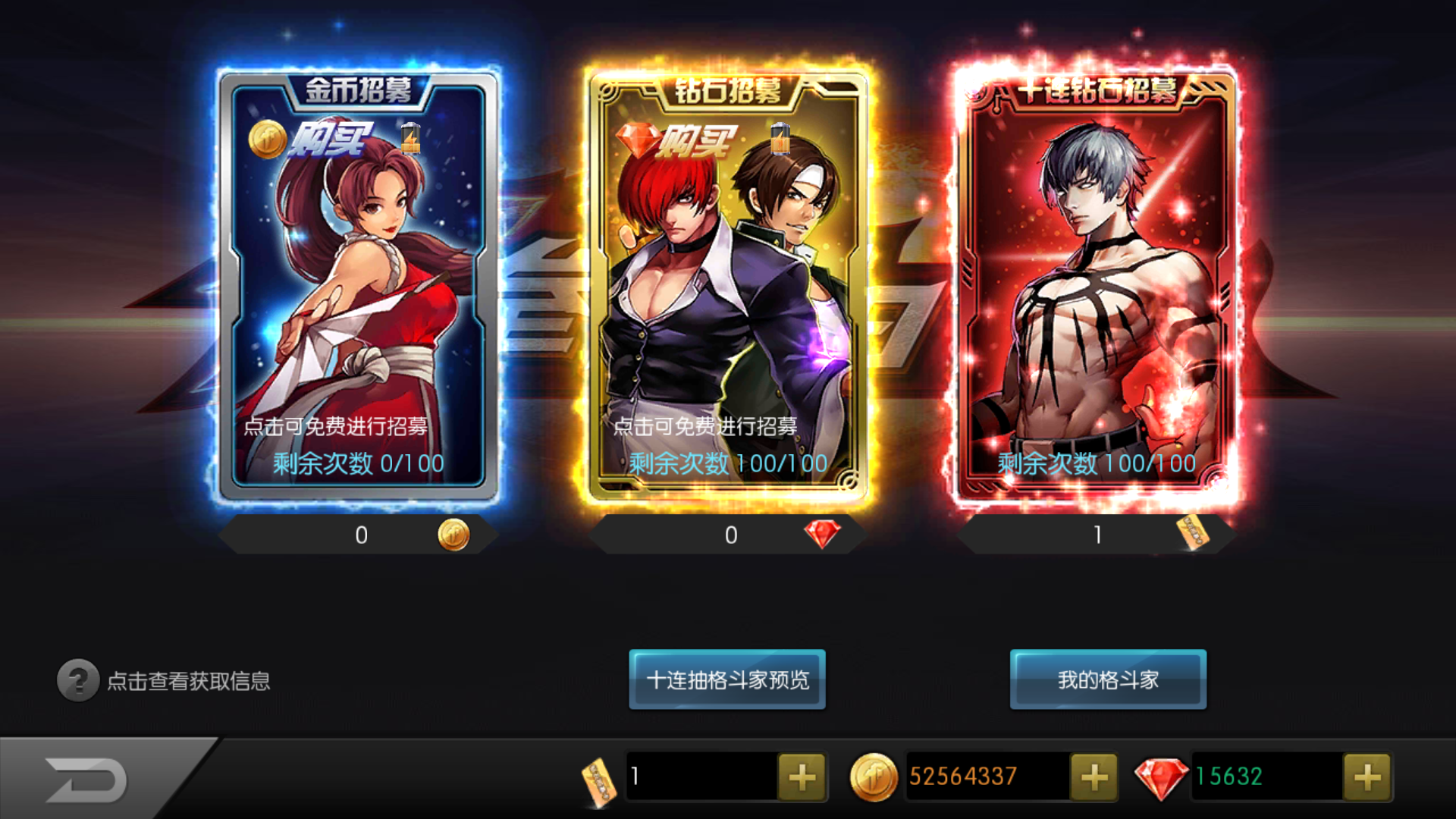Click the question mark info icon
Viewport: 1456px width, 819px height.
(x=77, y=680)
